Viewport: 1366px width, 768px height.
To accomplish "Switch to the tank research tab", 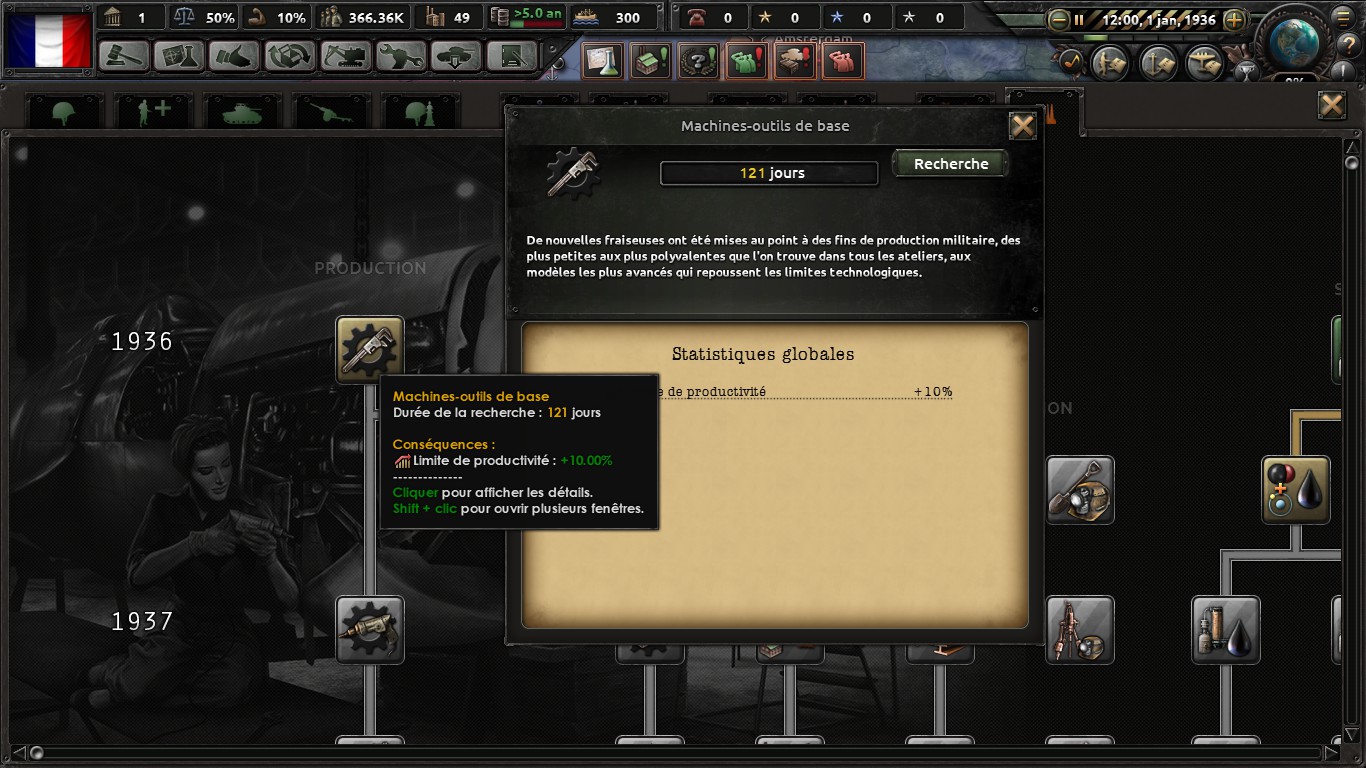I will (x=240, y=113).
